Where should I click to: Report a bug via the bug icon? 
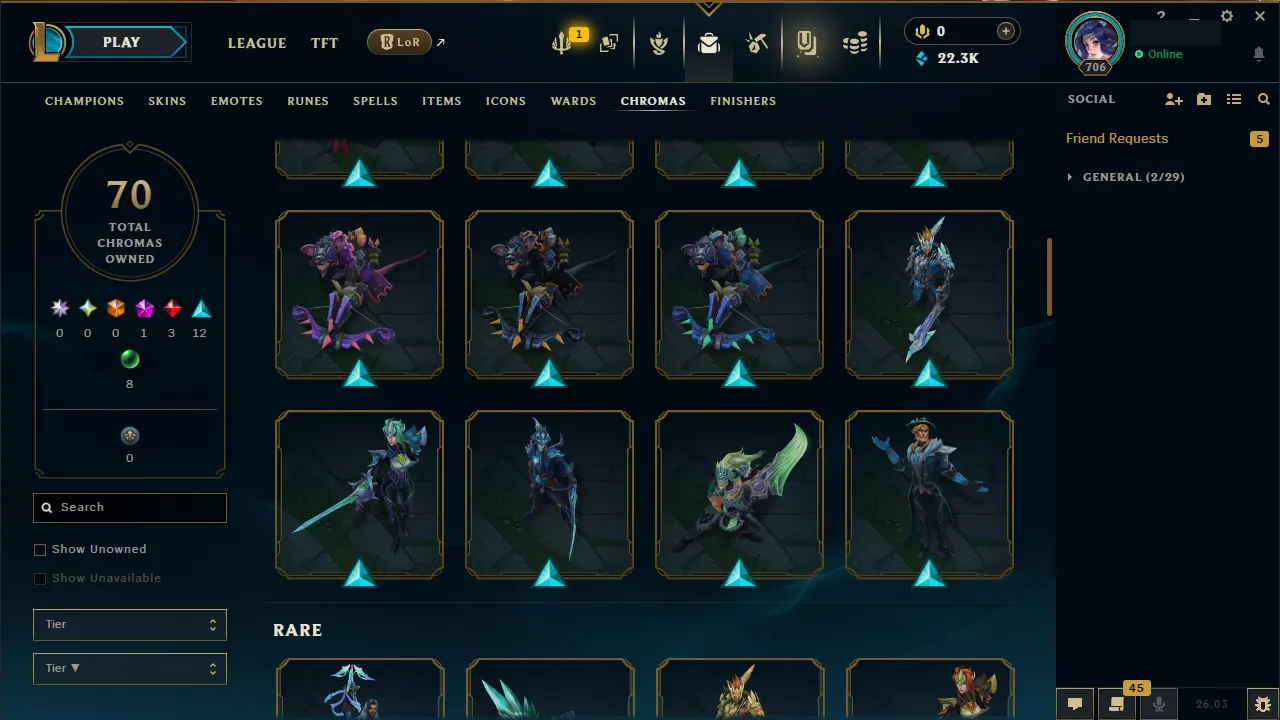coord(1262,704)
